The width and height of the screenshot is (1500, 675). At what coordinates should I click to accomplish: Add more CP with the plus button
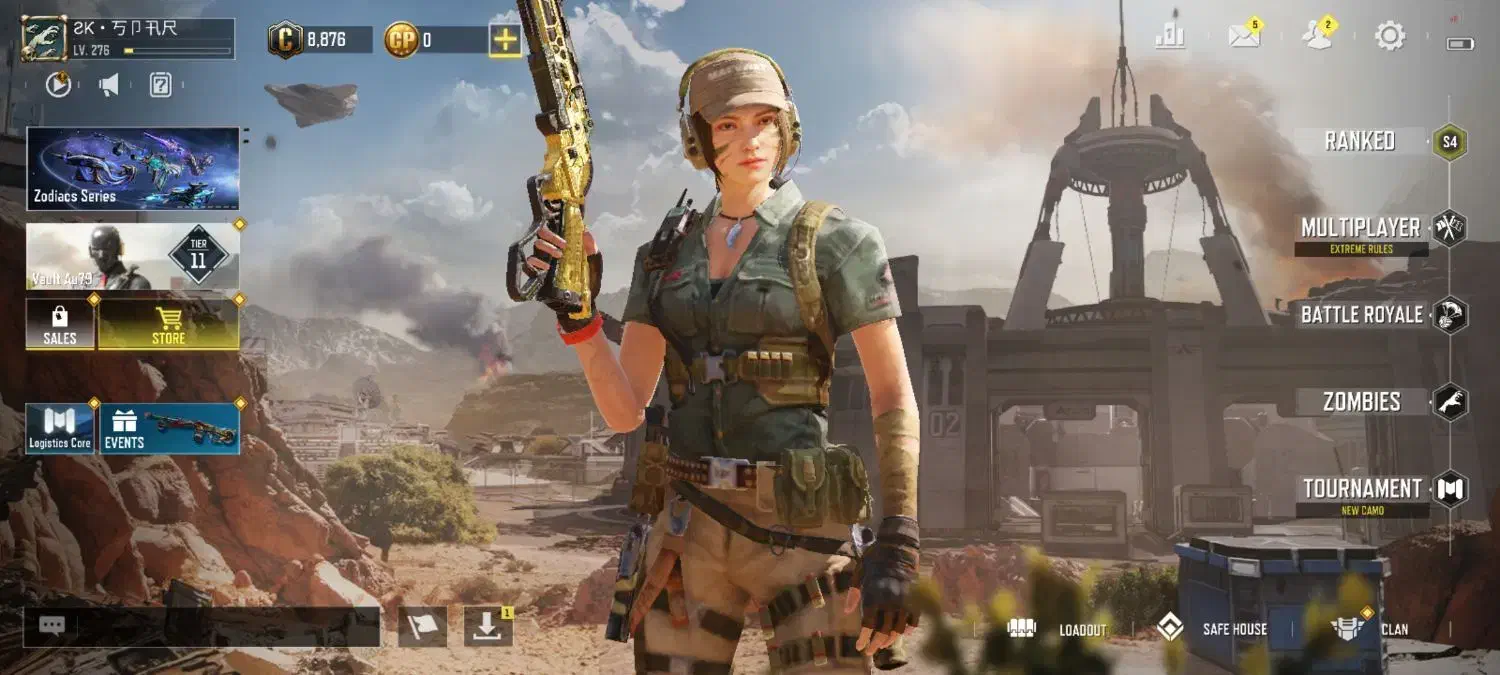[505, 40]
